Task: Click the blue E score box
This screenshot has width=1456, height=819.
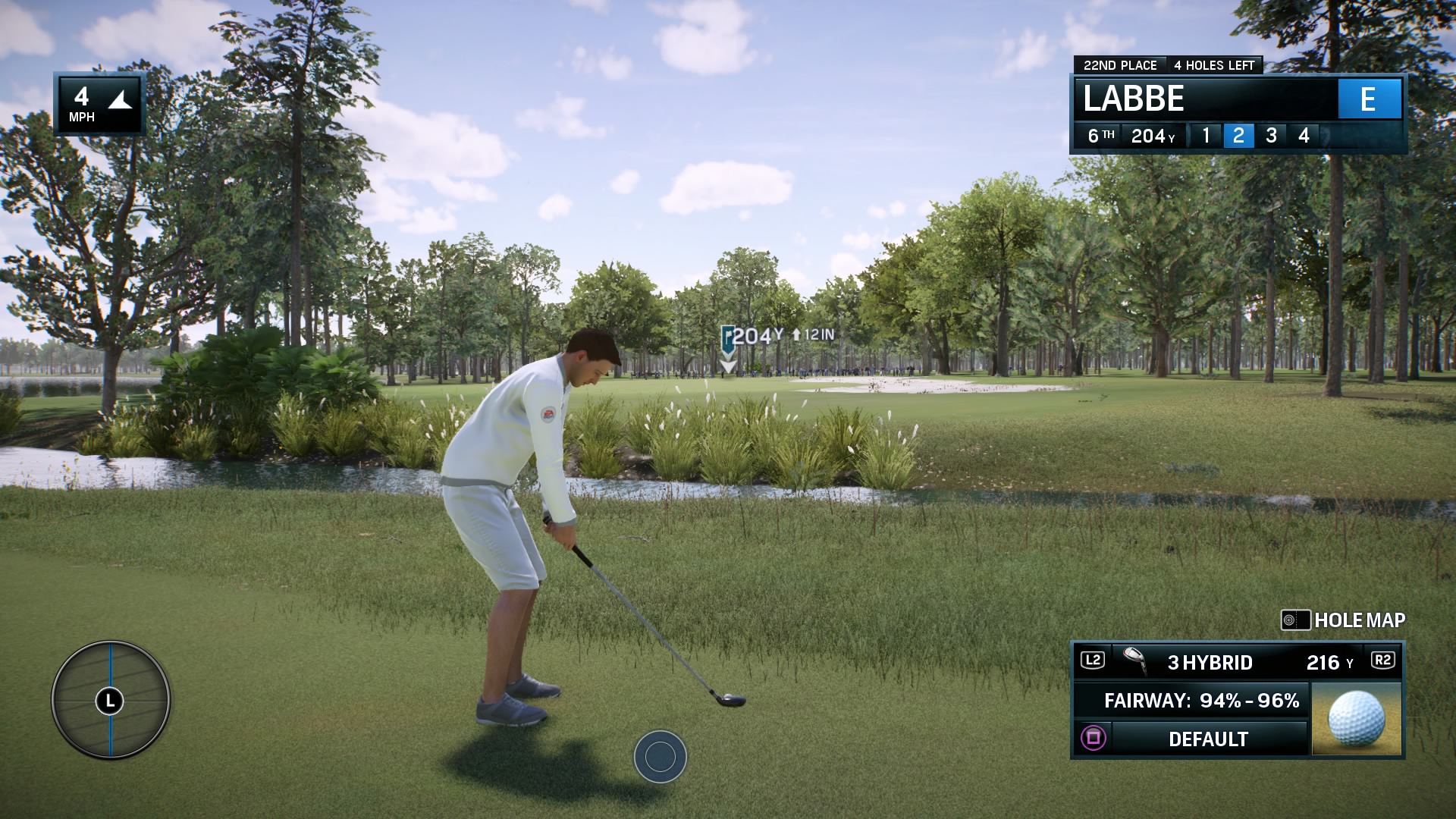Action: point(1370,99)
